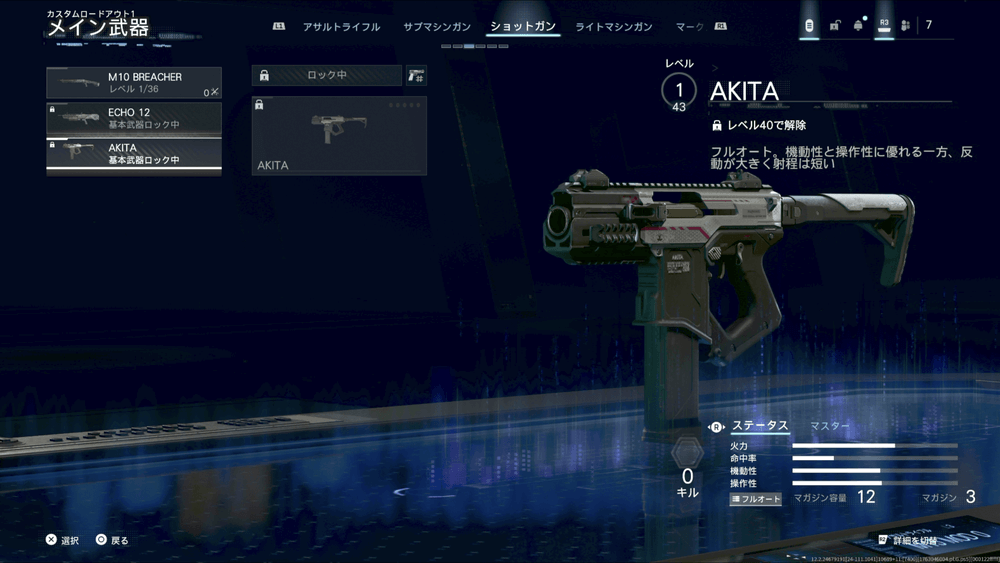The image size is (1000, 563).
Task: Open the AKITA base weapon card
Action: pos(339,136)
